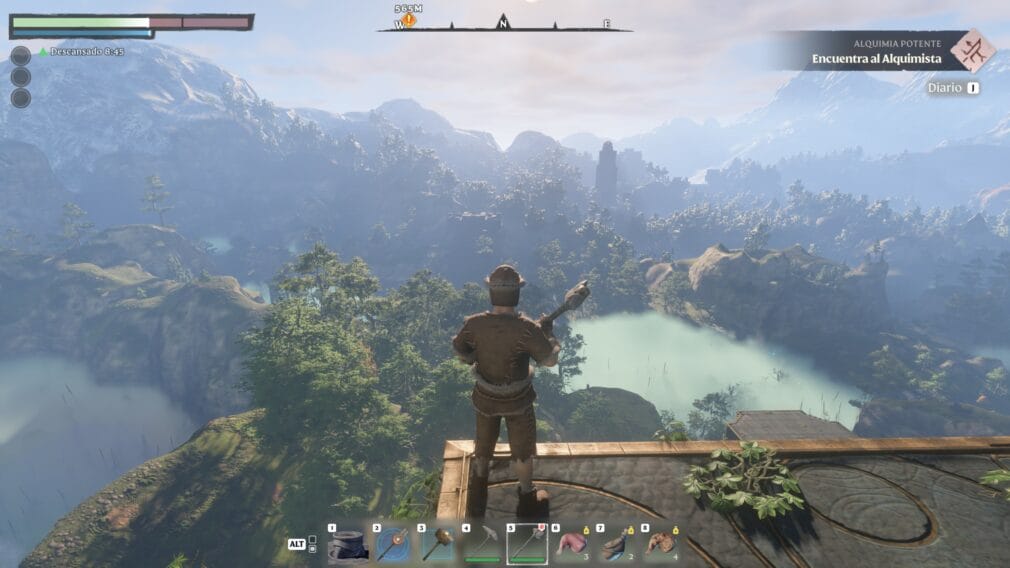
Task: Pick the food item in slot 7
Action: pos(616,544)
